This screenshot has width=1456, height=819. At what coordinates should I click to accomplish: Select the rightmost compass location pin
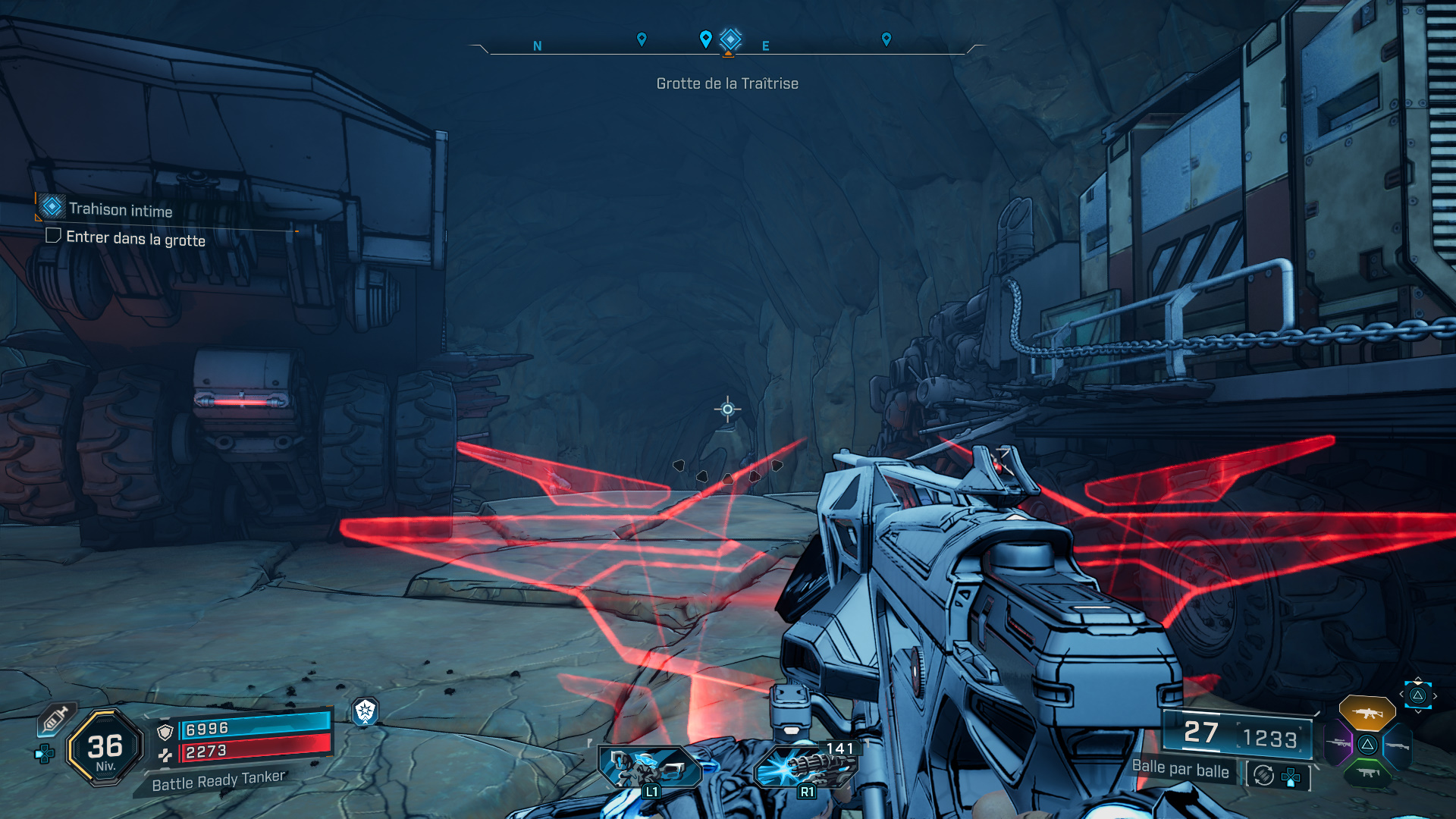click(886, 39)
